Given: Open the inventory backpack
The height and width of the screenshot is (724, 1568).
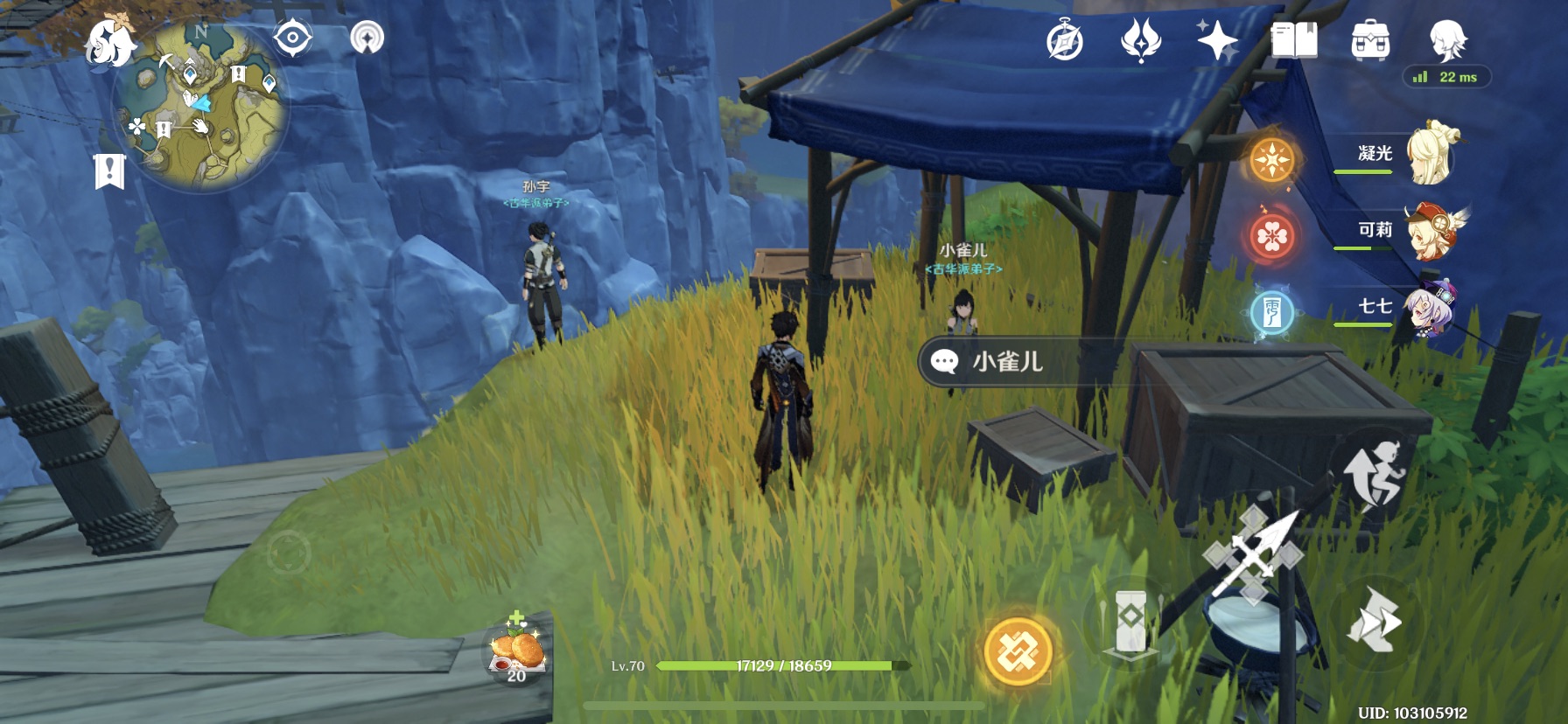Looking at the screenshot, I should [1370, 41].
